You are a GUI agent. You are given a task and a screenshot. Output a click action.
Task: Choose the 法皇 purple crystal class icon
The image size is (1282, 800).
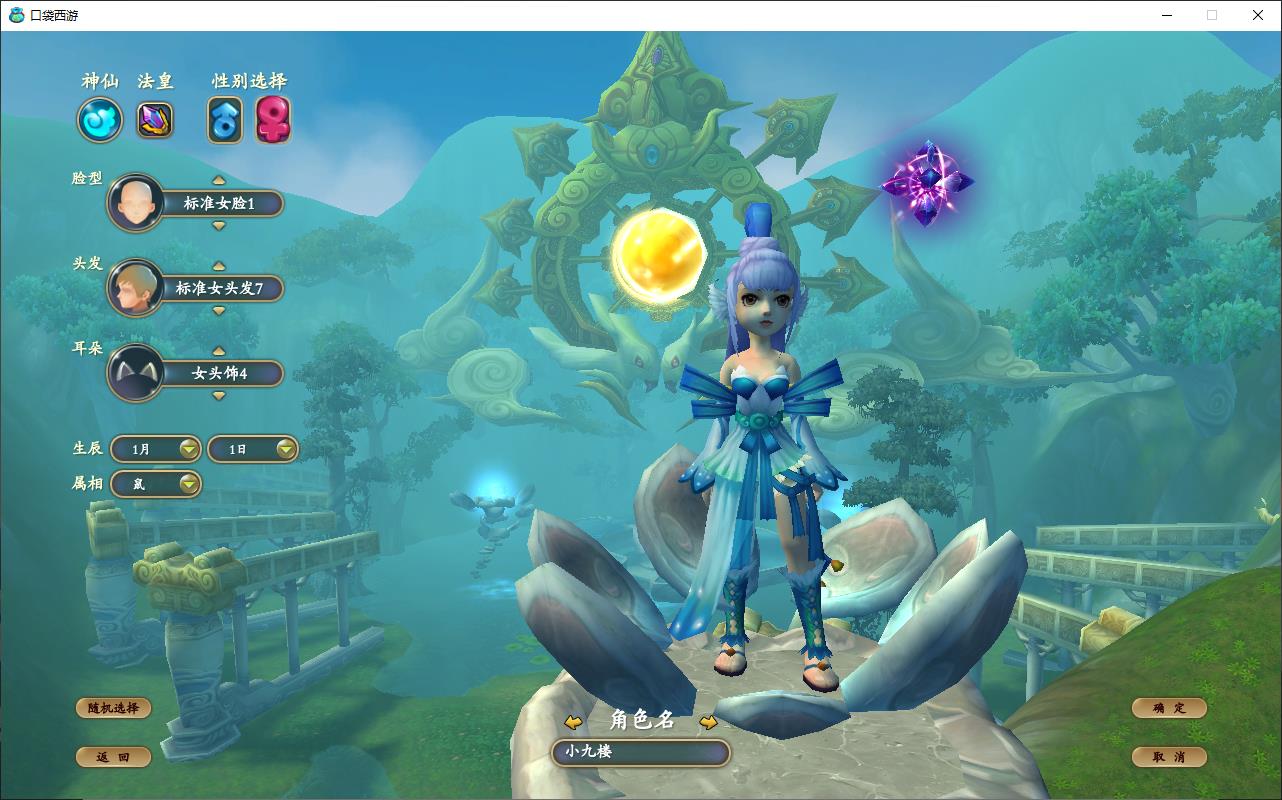pos(155,120)
